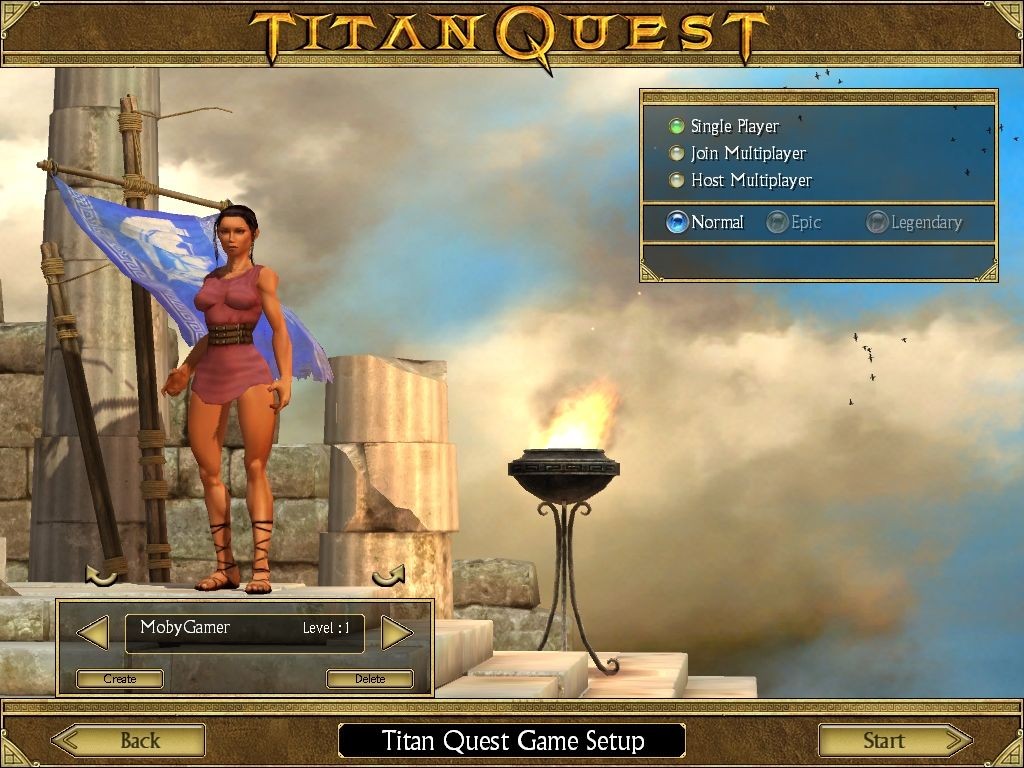Screen dimensions: 1024x768
Task: Choose Join Multiplayer mode
Action: [x=678, y=153]
